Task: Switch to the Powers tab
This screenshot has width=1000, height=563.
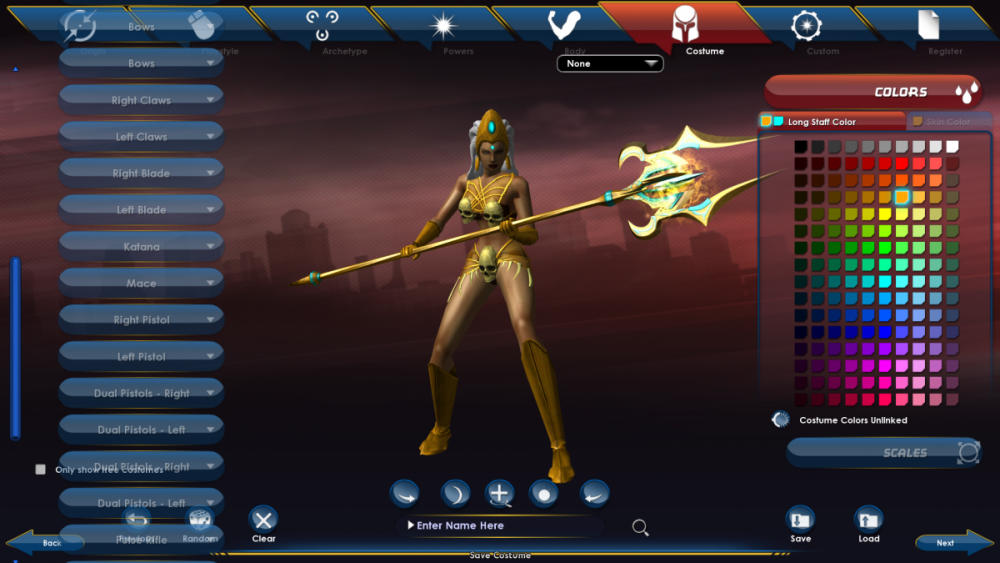Action: 444,30
